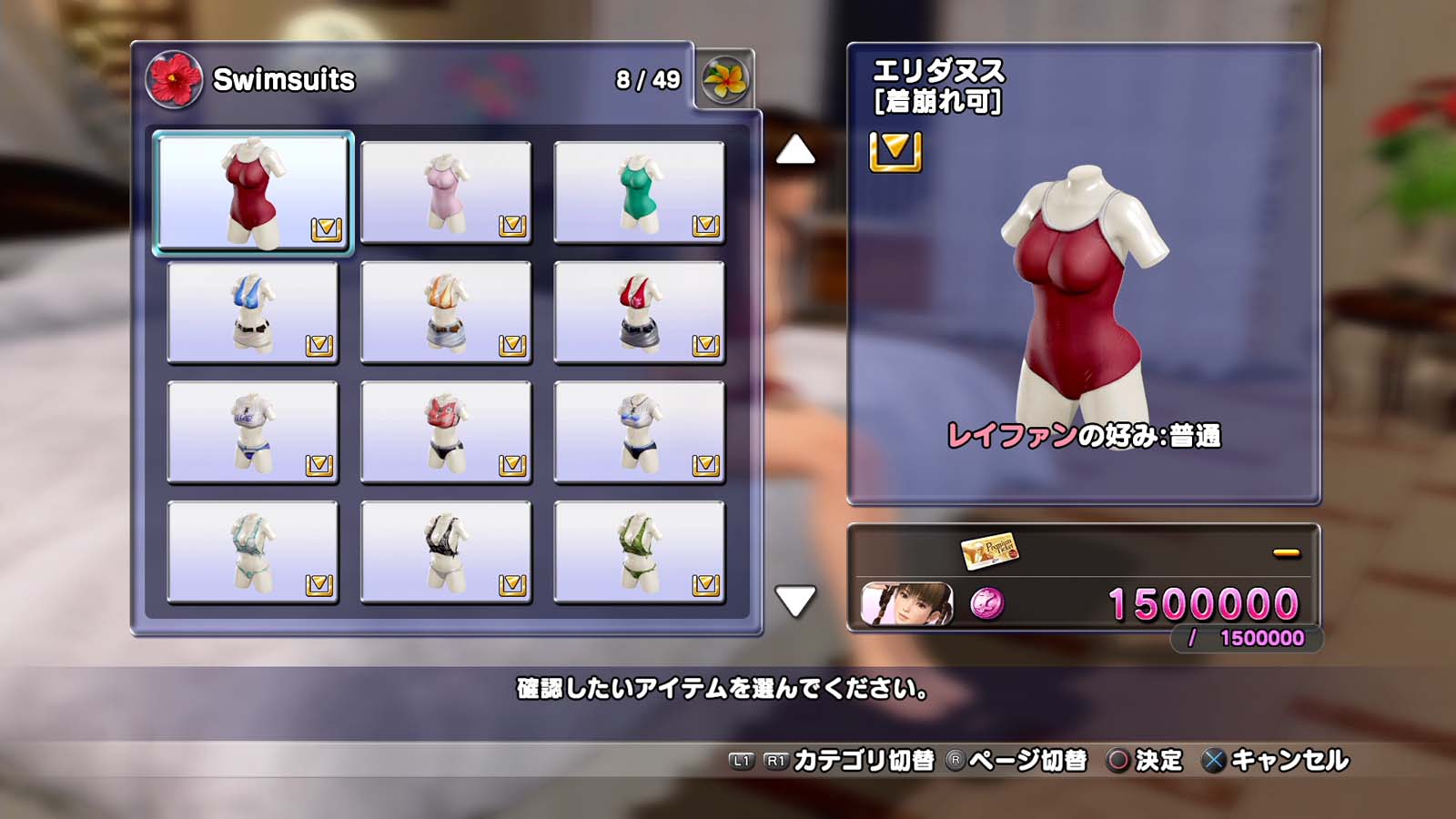
Task: Choose the red top with black bottom swimsuit
Action: [x=446, y=432]
